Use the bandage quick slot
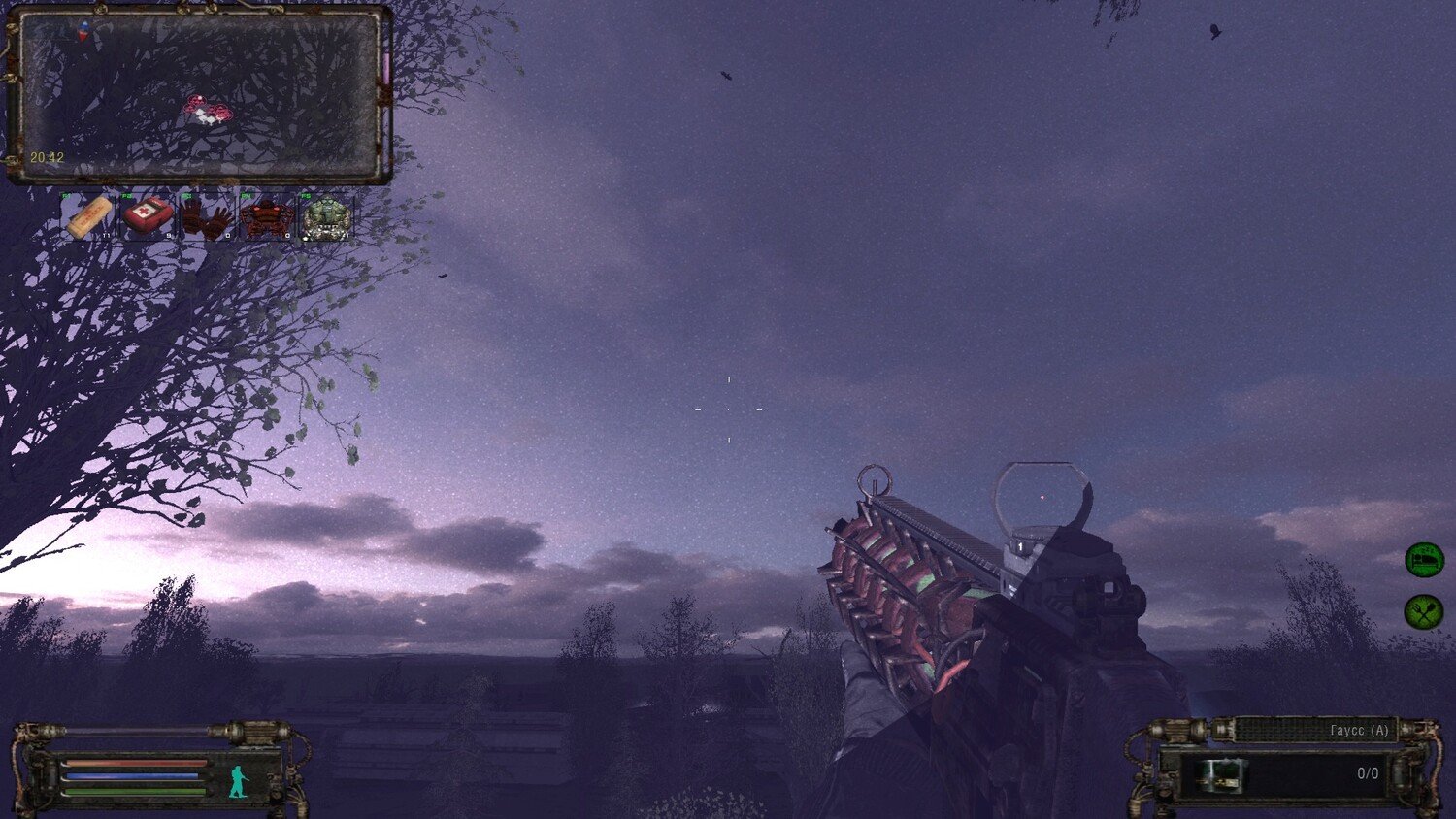Screen dimensions: 1456x819 tap(90, 217)
